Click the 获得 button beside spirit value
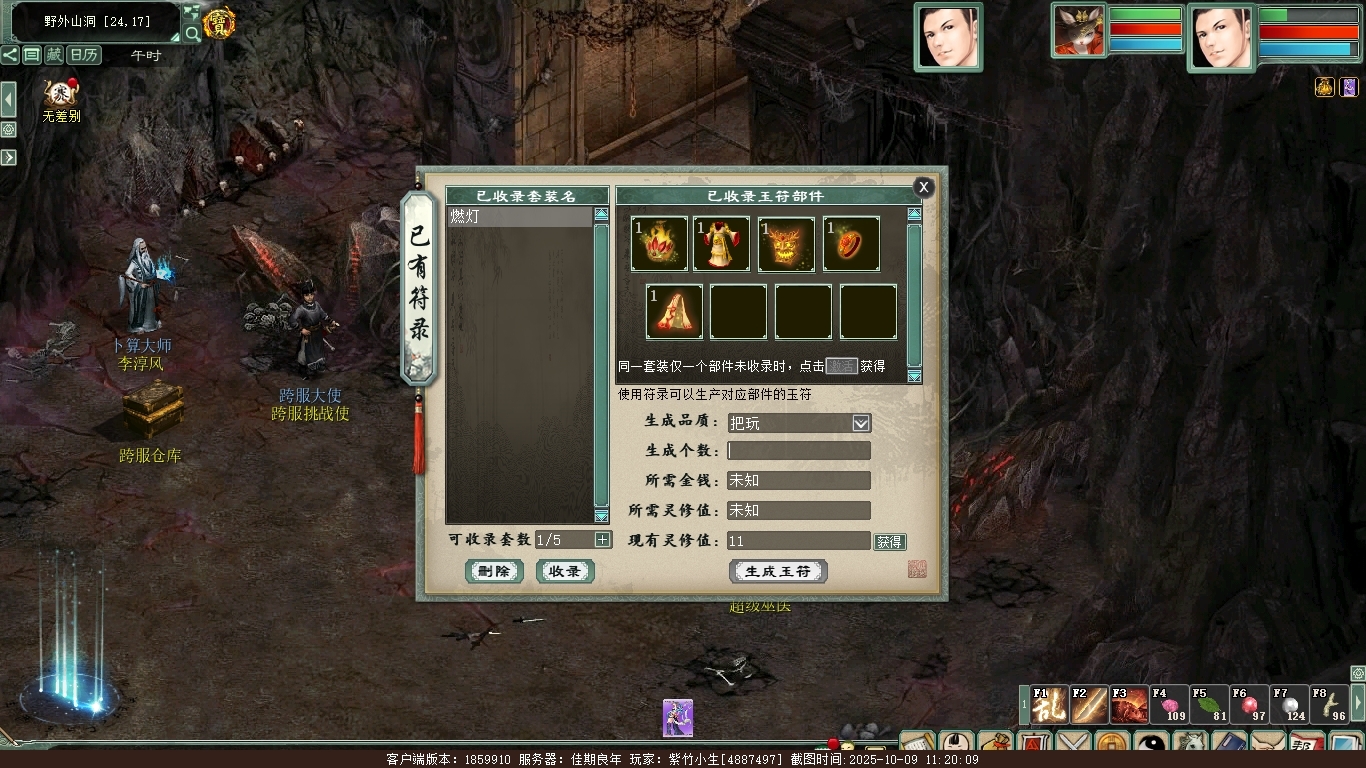 tap(889, 542)
